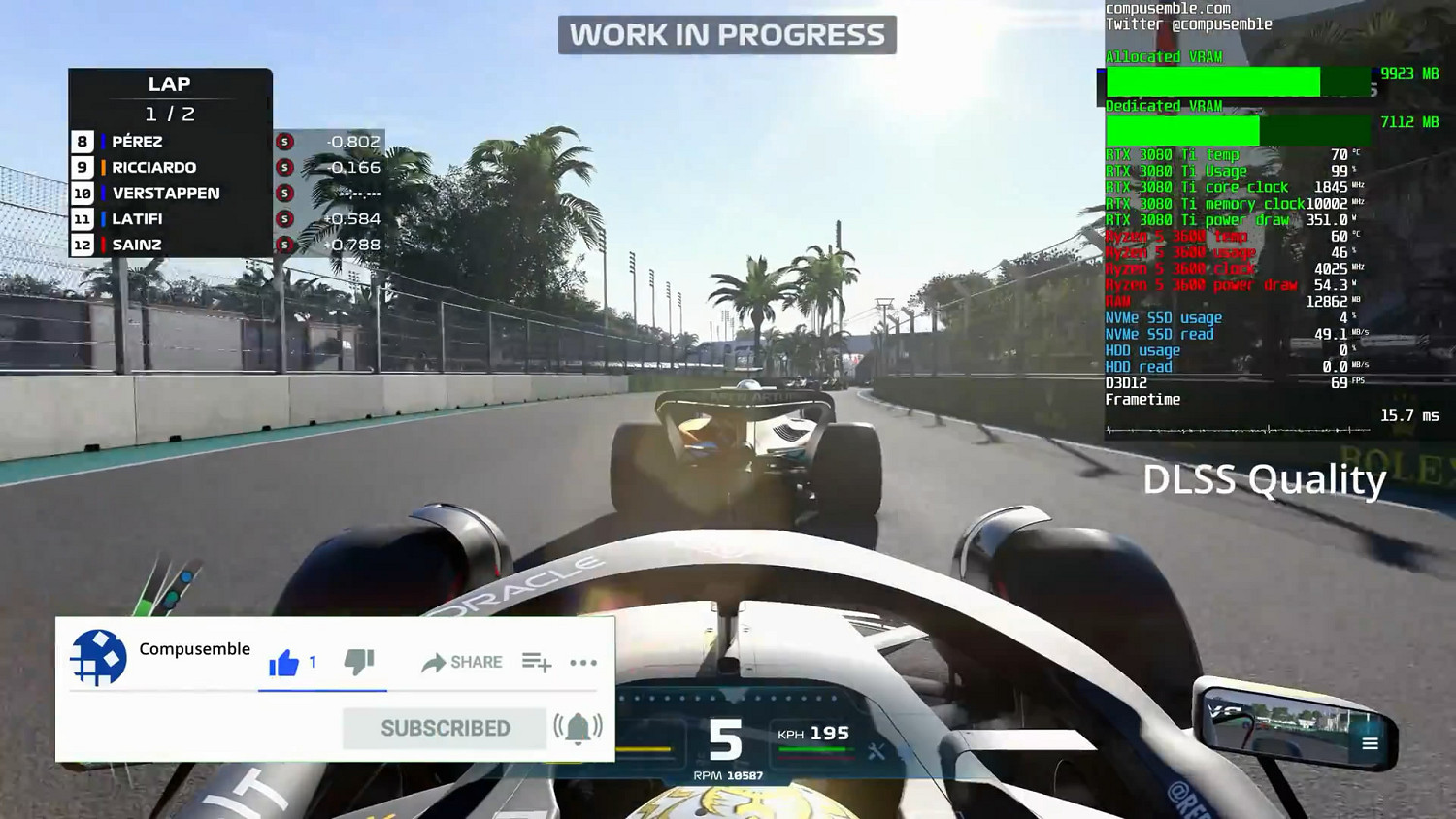Click the Save to playlist icon

tap(535, 662)
